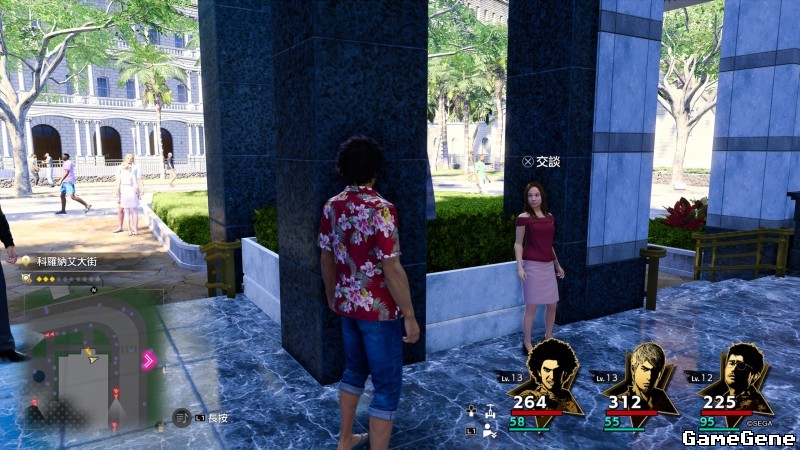This screenshot has width=800, height=450.
Task: Click the location pin beside the street name
Action: (x=27, y=262)
